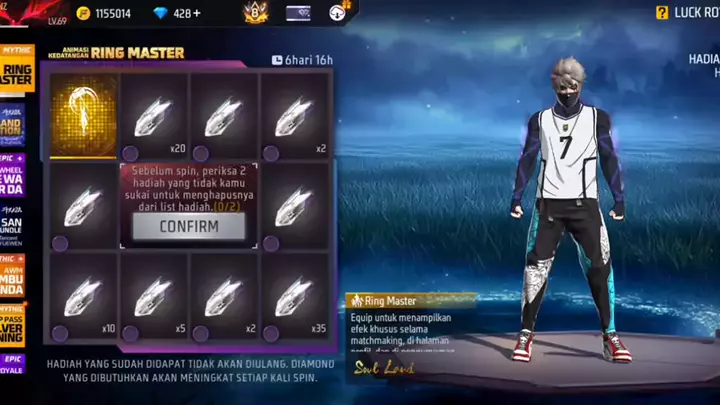The width and height of the screenshot is (720, 405).
Task: Open the gold rank badge icon
Action: click(x=254, y=13)
